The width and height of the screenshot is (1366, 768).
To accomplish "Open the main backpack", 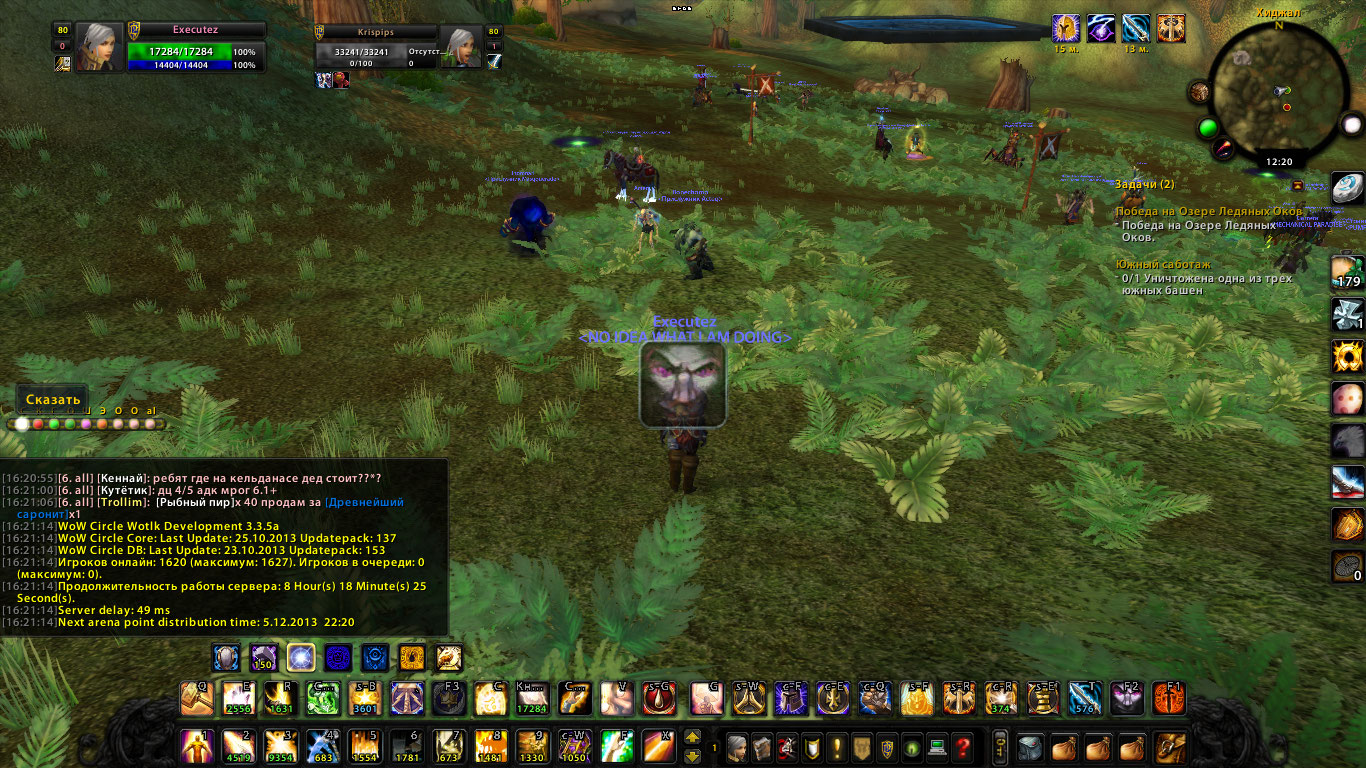I will (x=1169, y=747).
